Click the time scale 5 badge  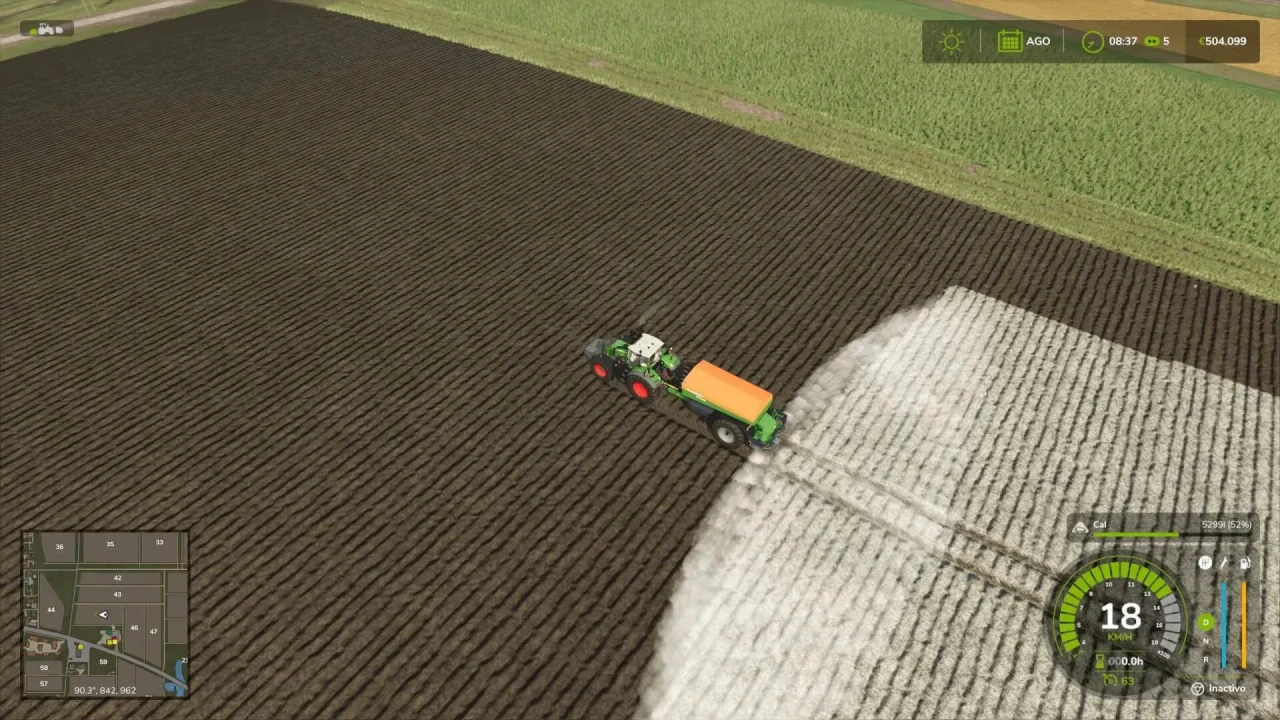click(1160, 41)
